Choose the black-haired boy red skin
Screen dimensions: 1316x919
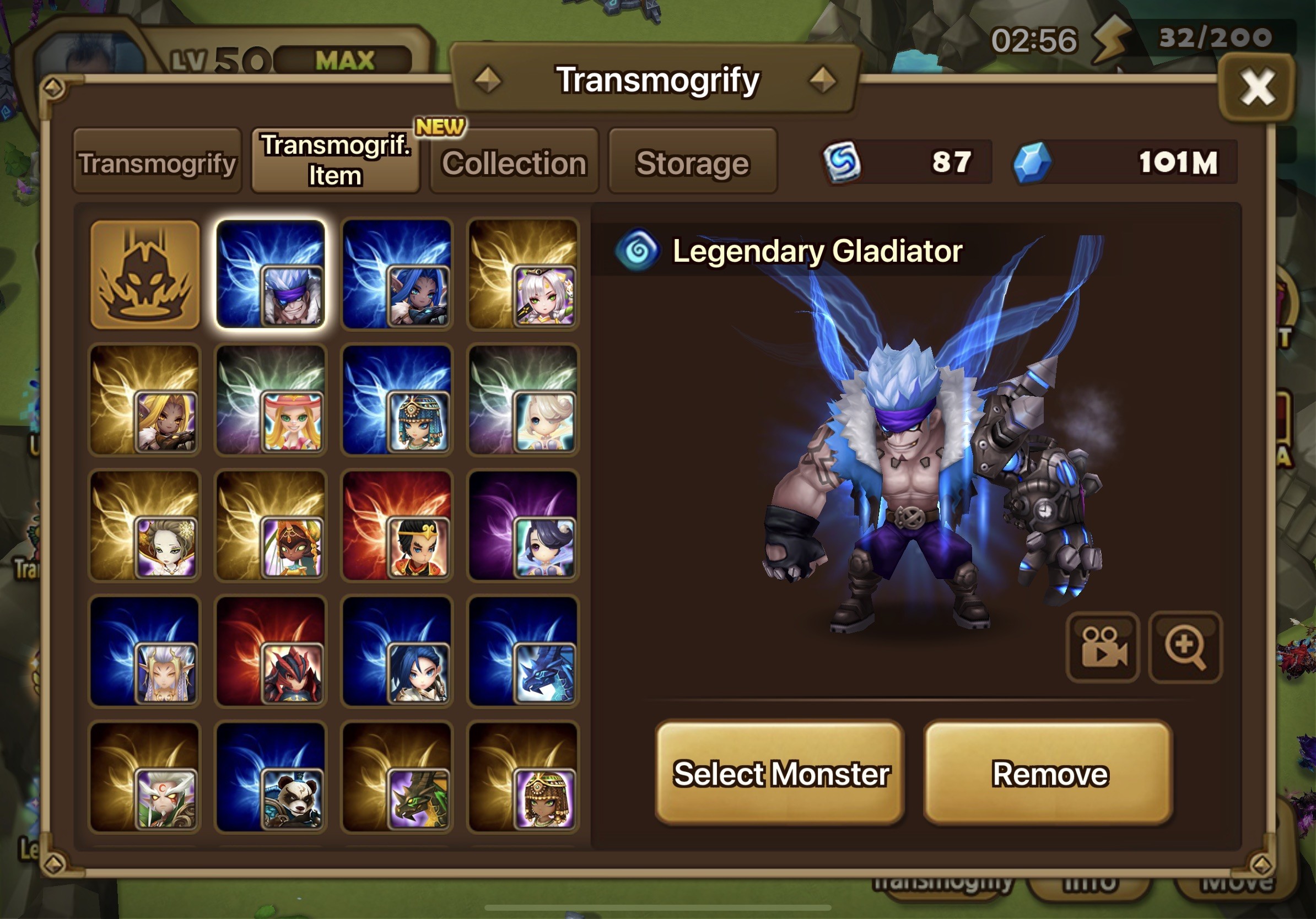point(397,526)
